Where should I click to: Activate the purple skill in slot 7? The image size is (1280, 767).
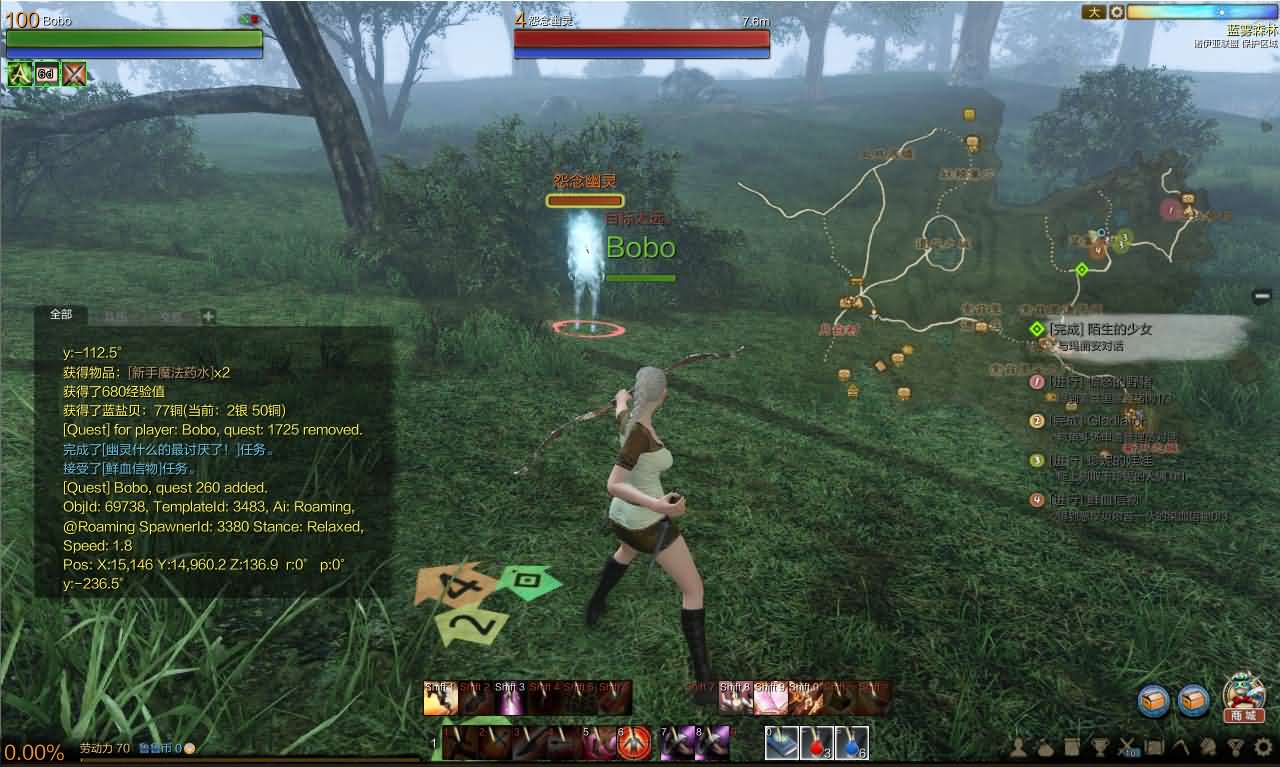coord(677,743)
